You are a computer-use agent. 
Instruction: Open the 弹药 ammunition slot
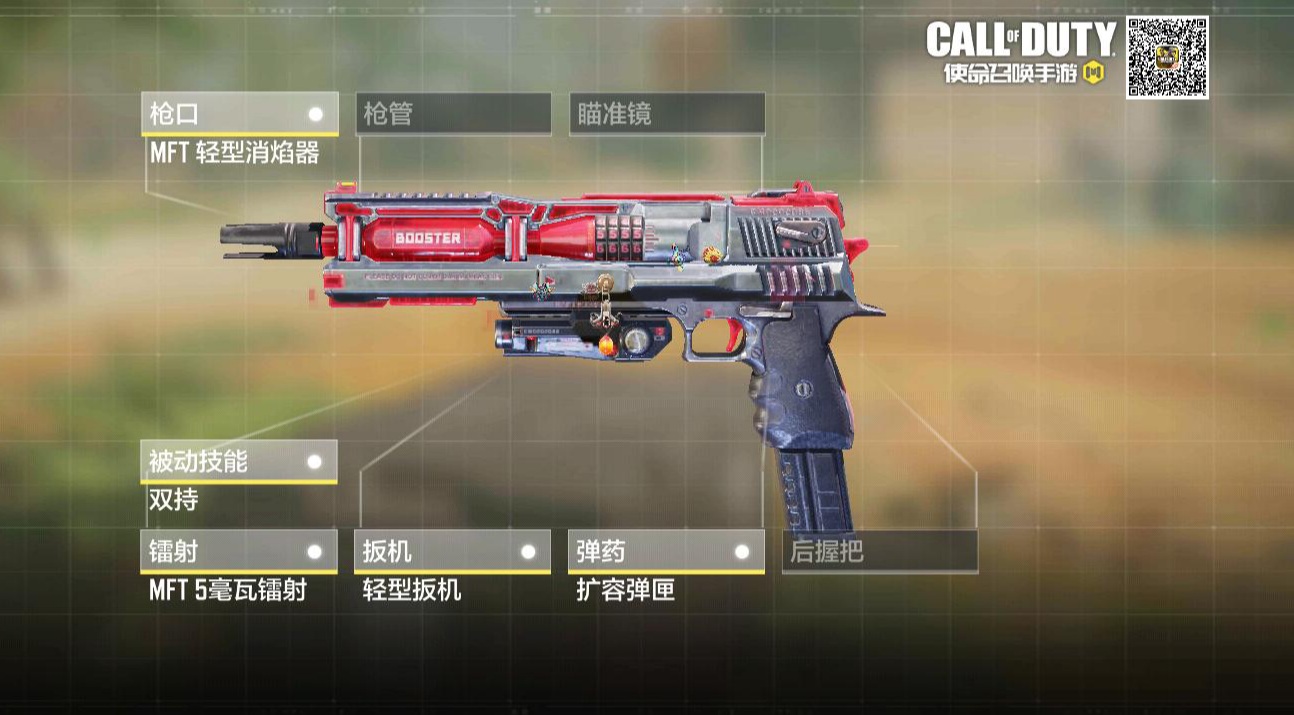coord(666,551)
